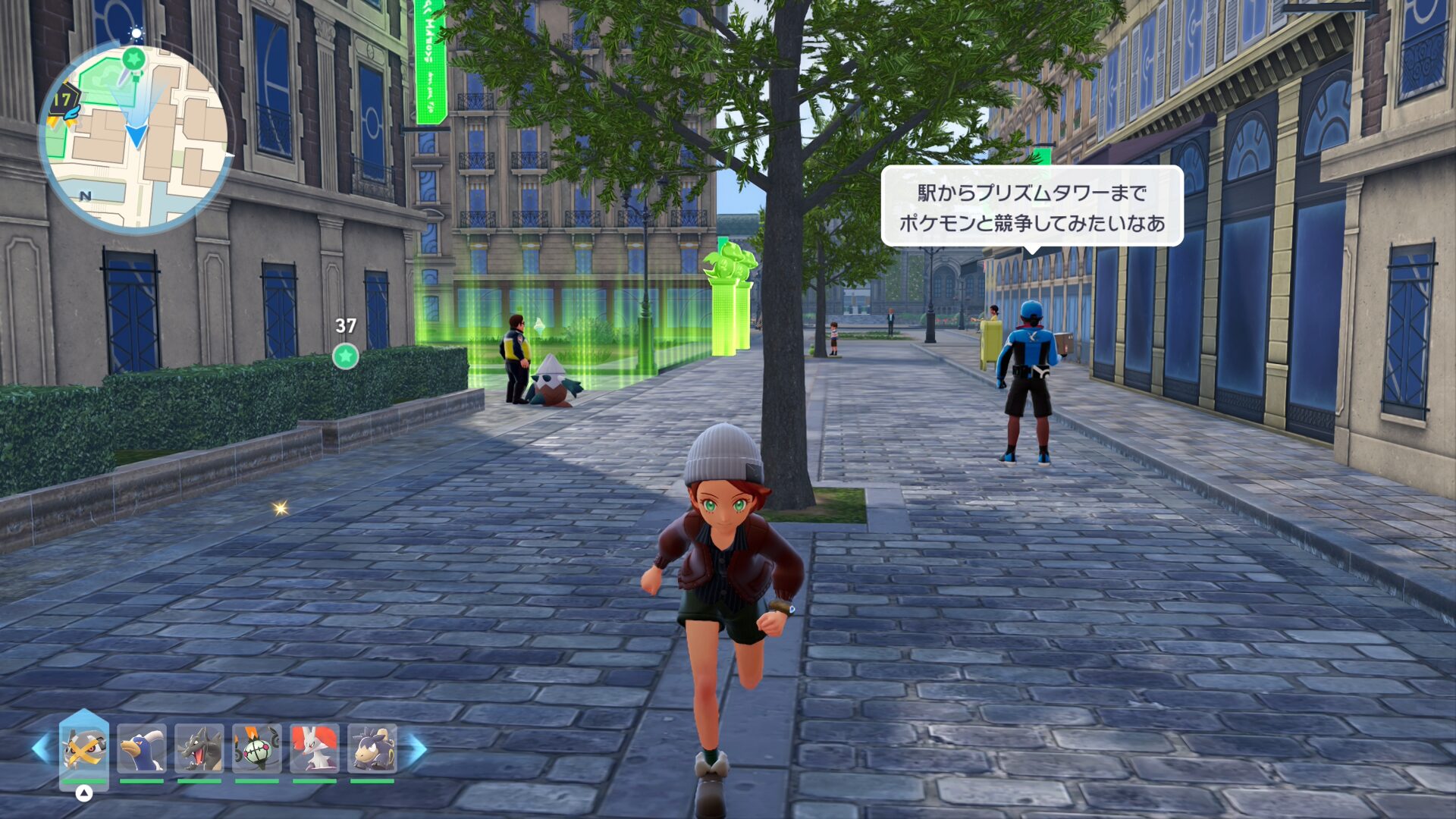
Task: Pick the Chandelure party slot
Action: (257, 748)
